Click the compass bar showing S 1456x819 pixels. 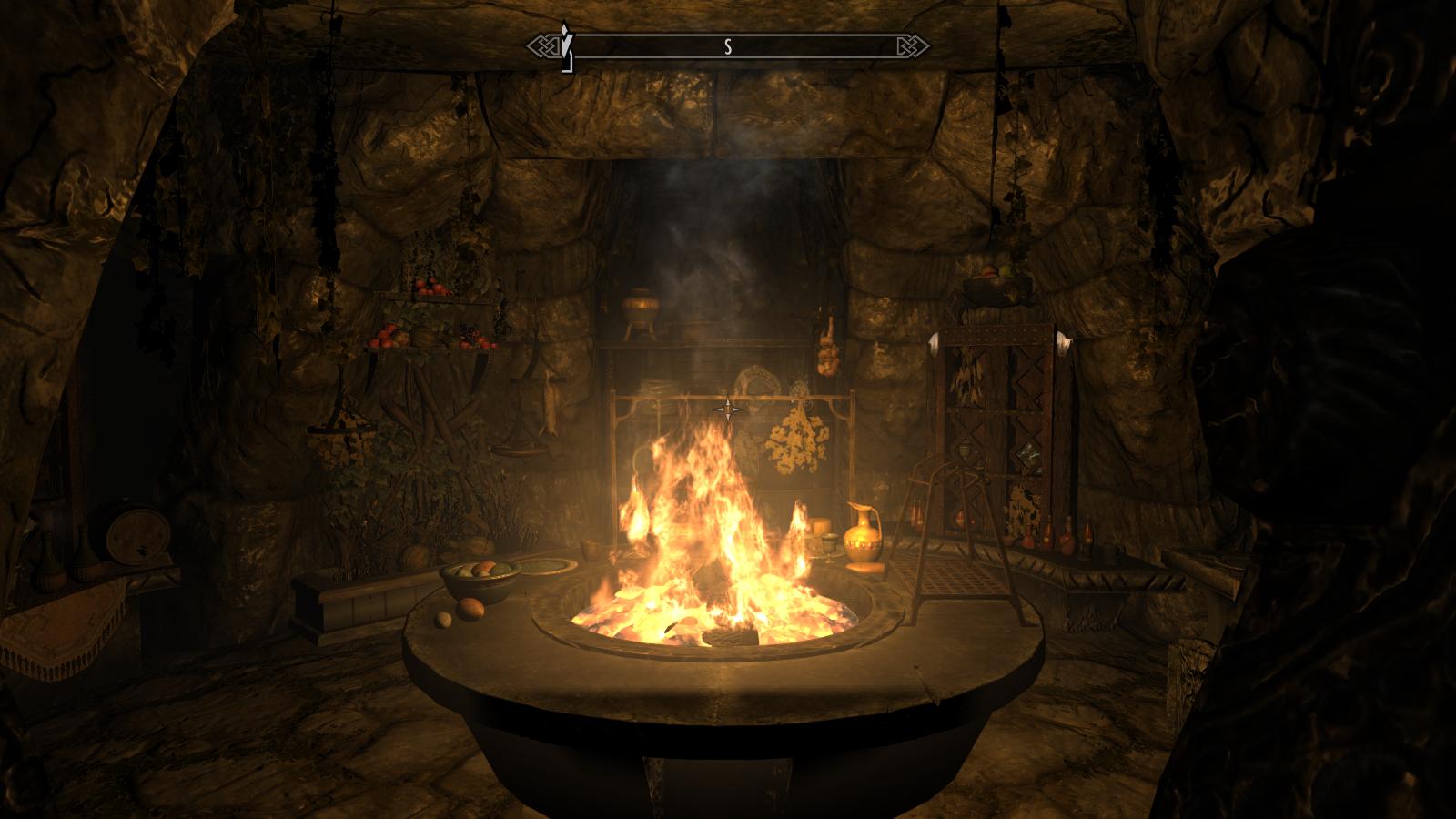click(728, 46)
